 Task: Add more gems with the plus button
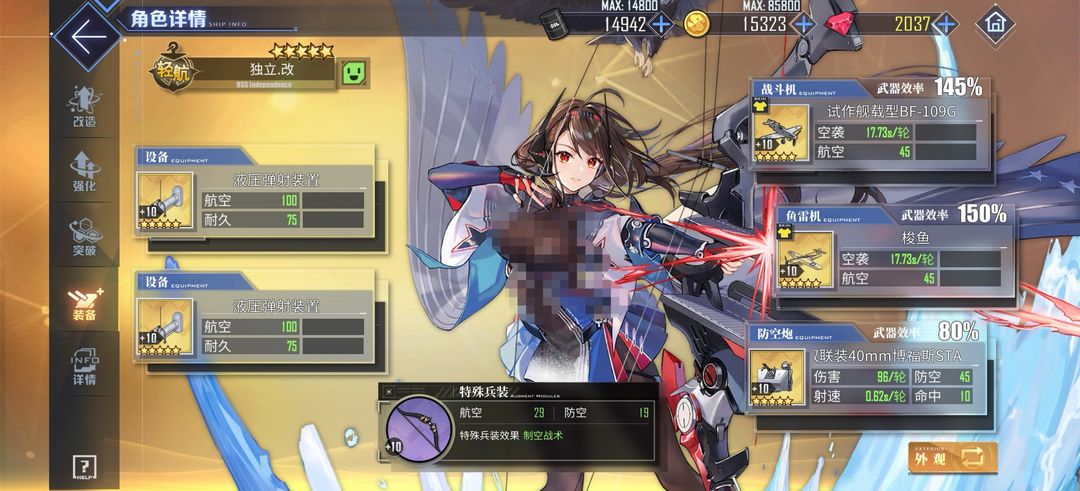coord(947,24)
